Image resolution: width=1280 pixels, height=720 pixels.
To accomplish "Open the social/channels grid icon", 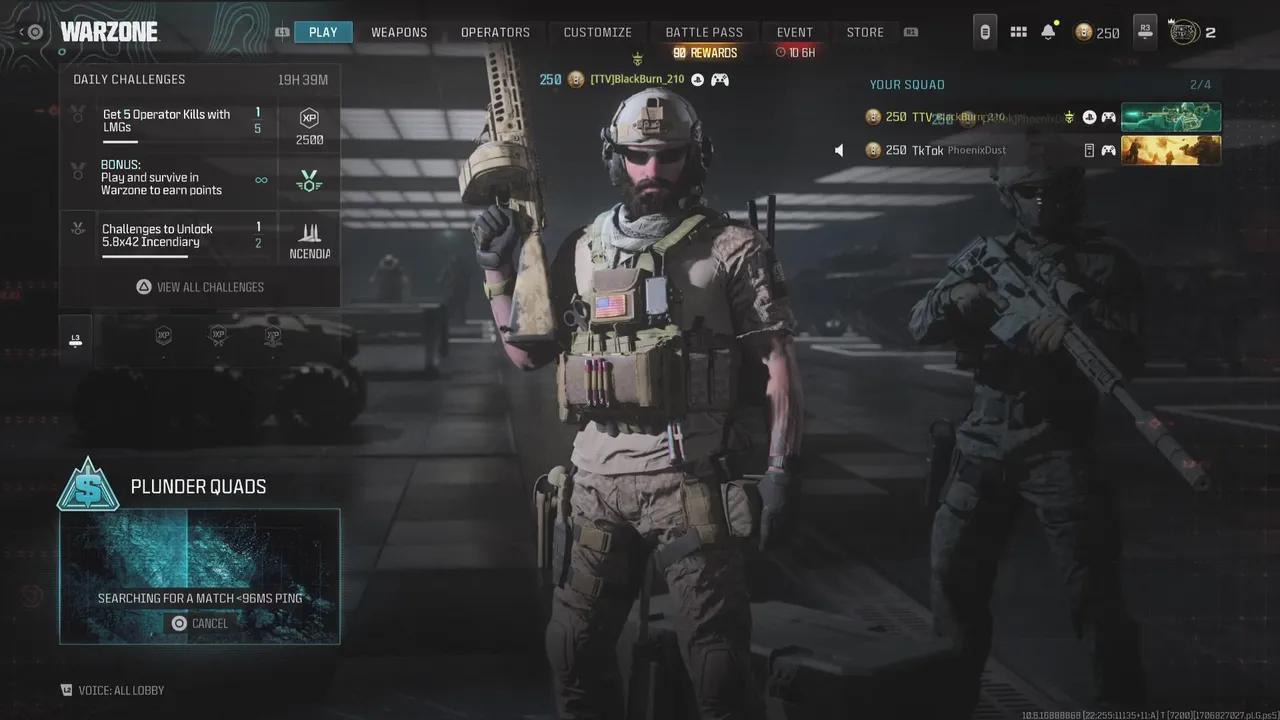I will tap(1018, 32).
